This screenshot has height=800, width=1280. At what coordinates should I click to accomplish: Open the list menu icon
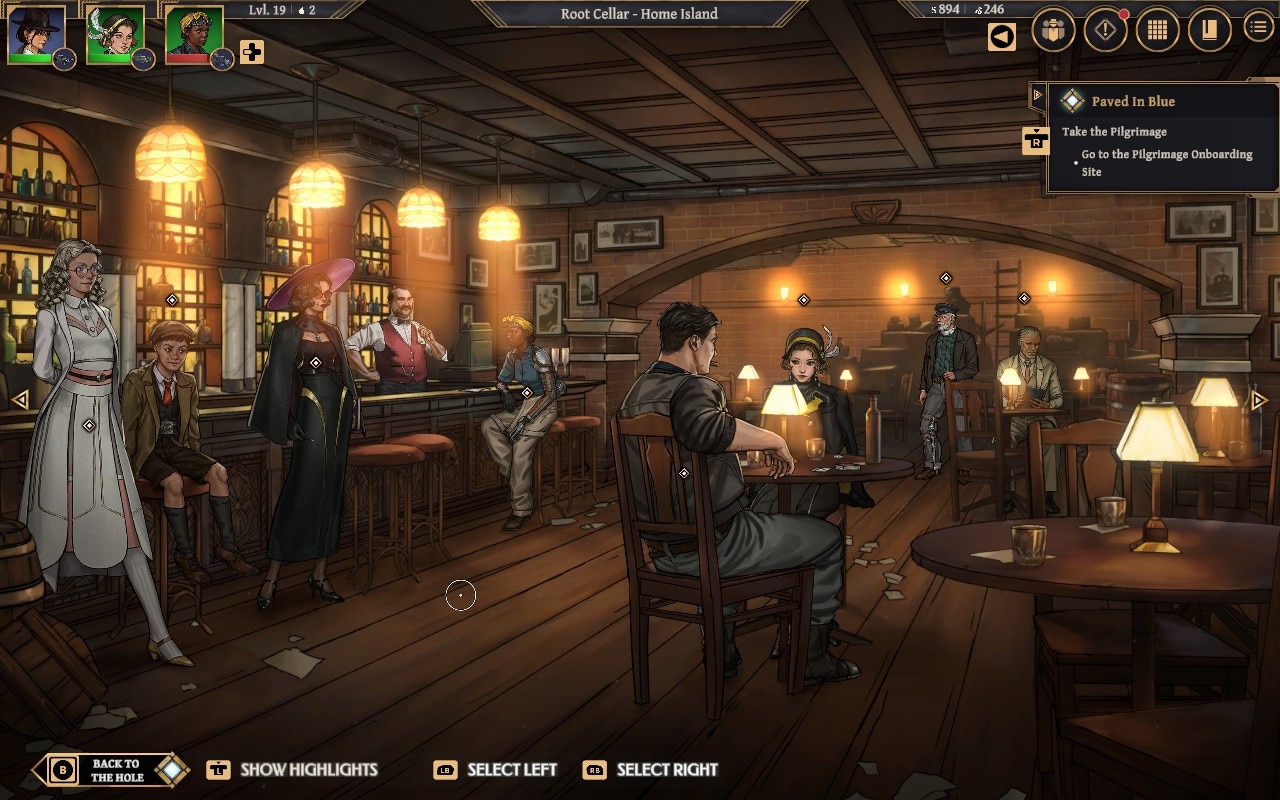coord(1258,28)
